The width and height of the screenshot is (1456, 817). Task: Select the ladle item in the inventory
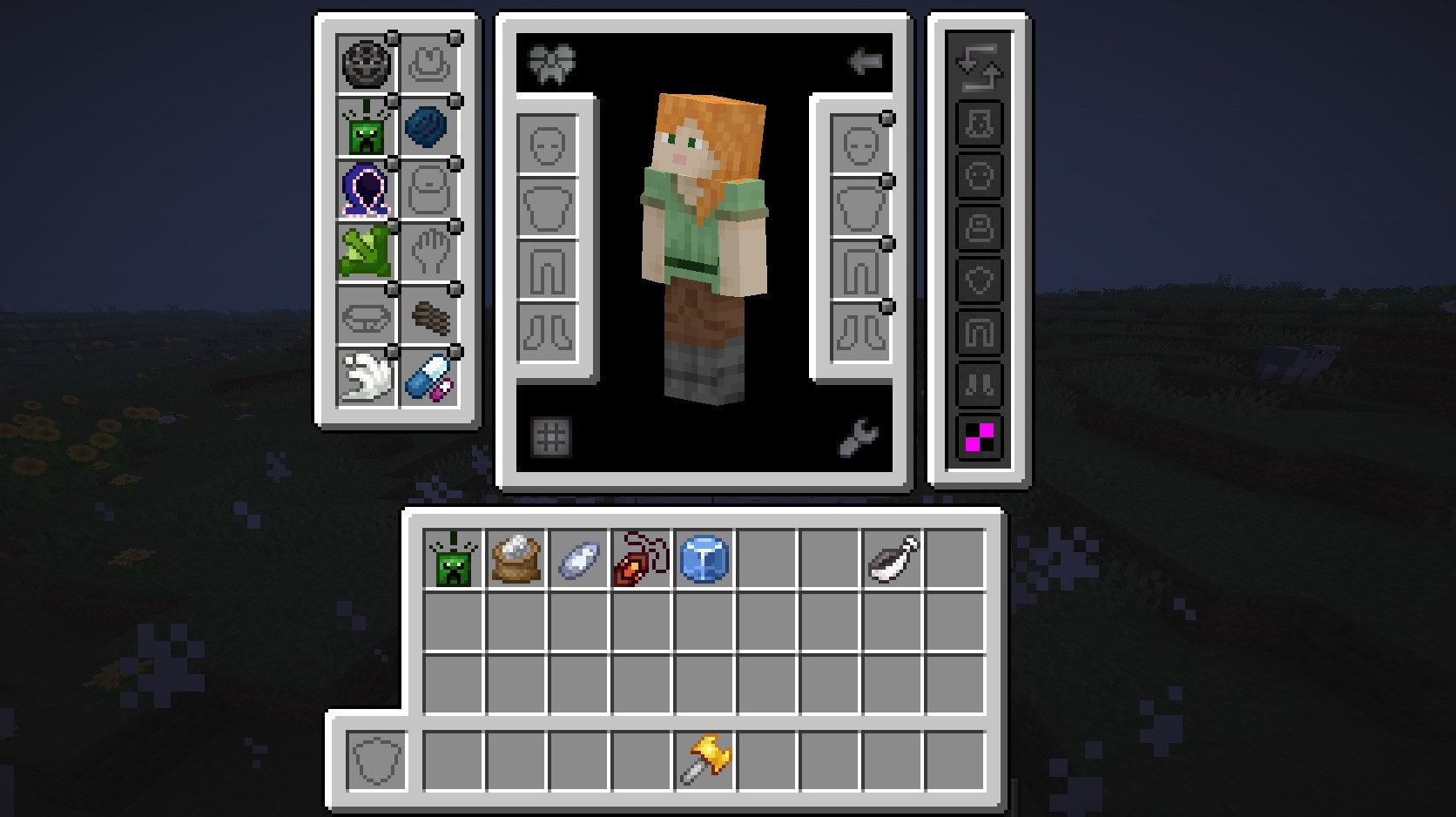click(x=893, y=559)
